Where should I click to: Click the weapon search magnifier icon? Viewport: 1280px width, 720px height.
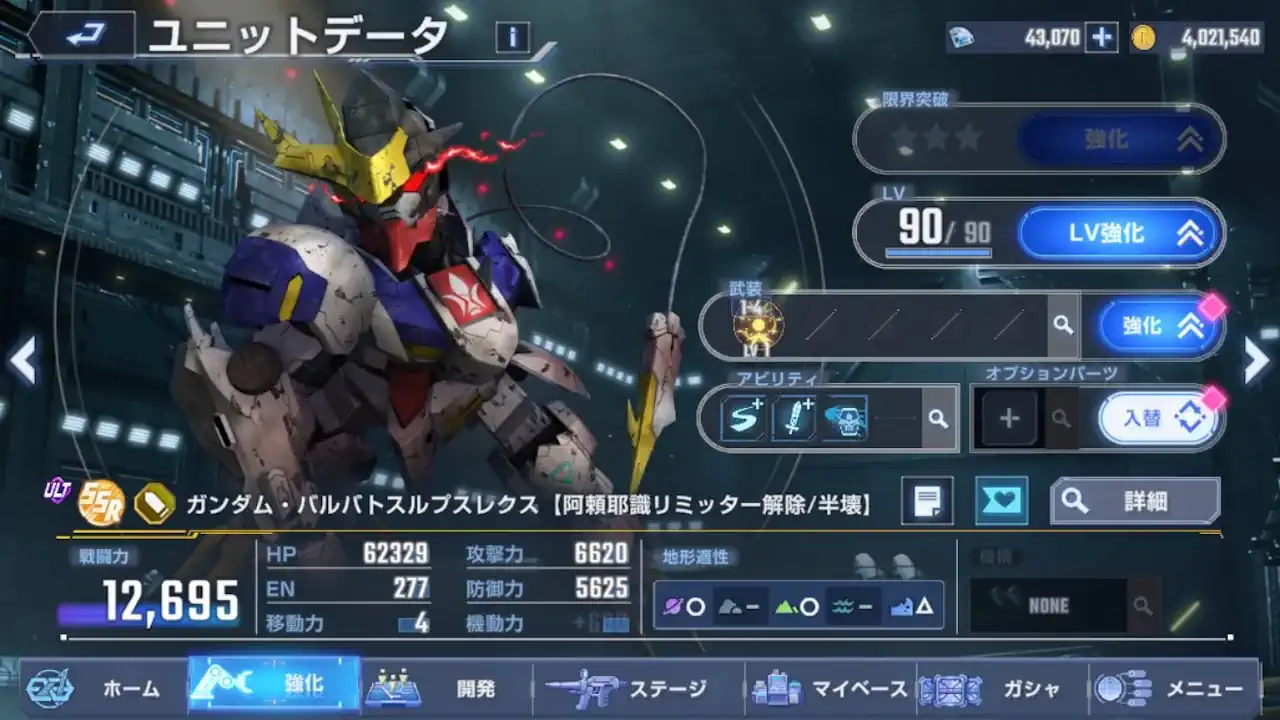tap(1063, 324)
